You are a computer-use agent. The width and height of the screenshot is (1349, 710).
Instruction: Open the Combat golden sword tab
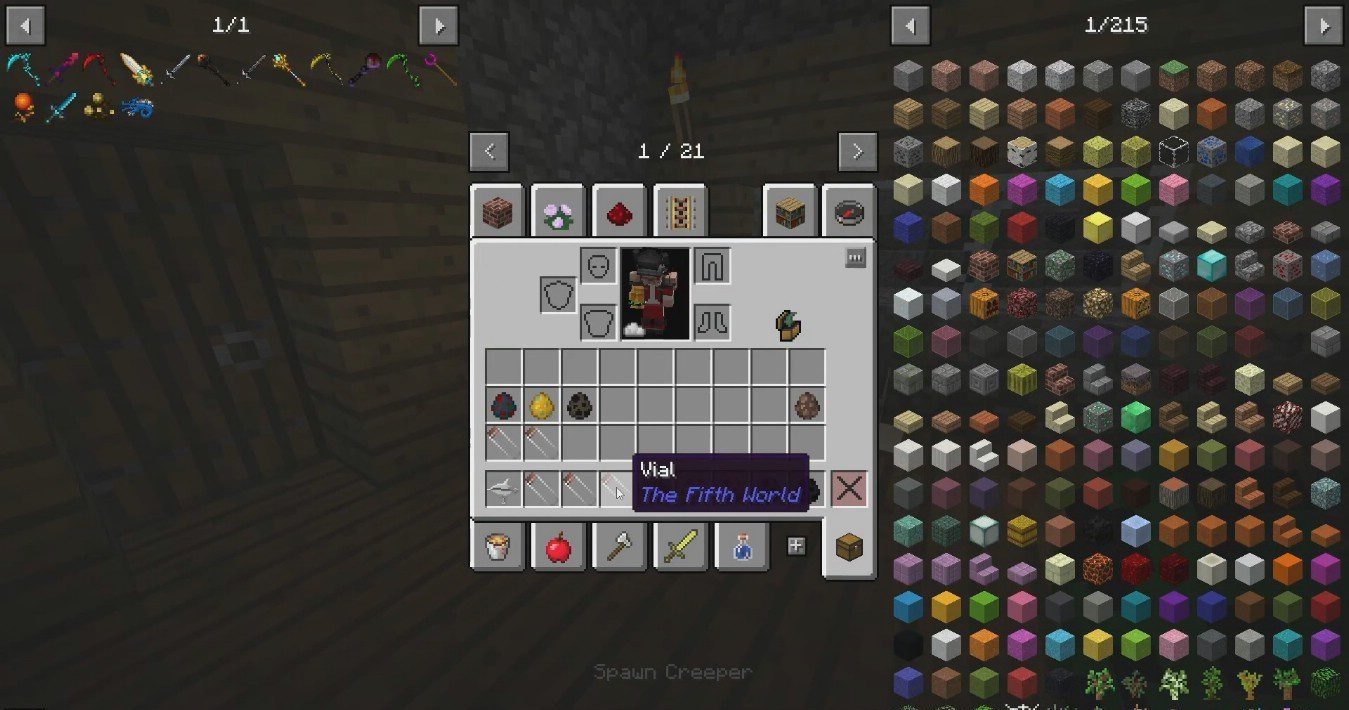click(x=680, y=547)
